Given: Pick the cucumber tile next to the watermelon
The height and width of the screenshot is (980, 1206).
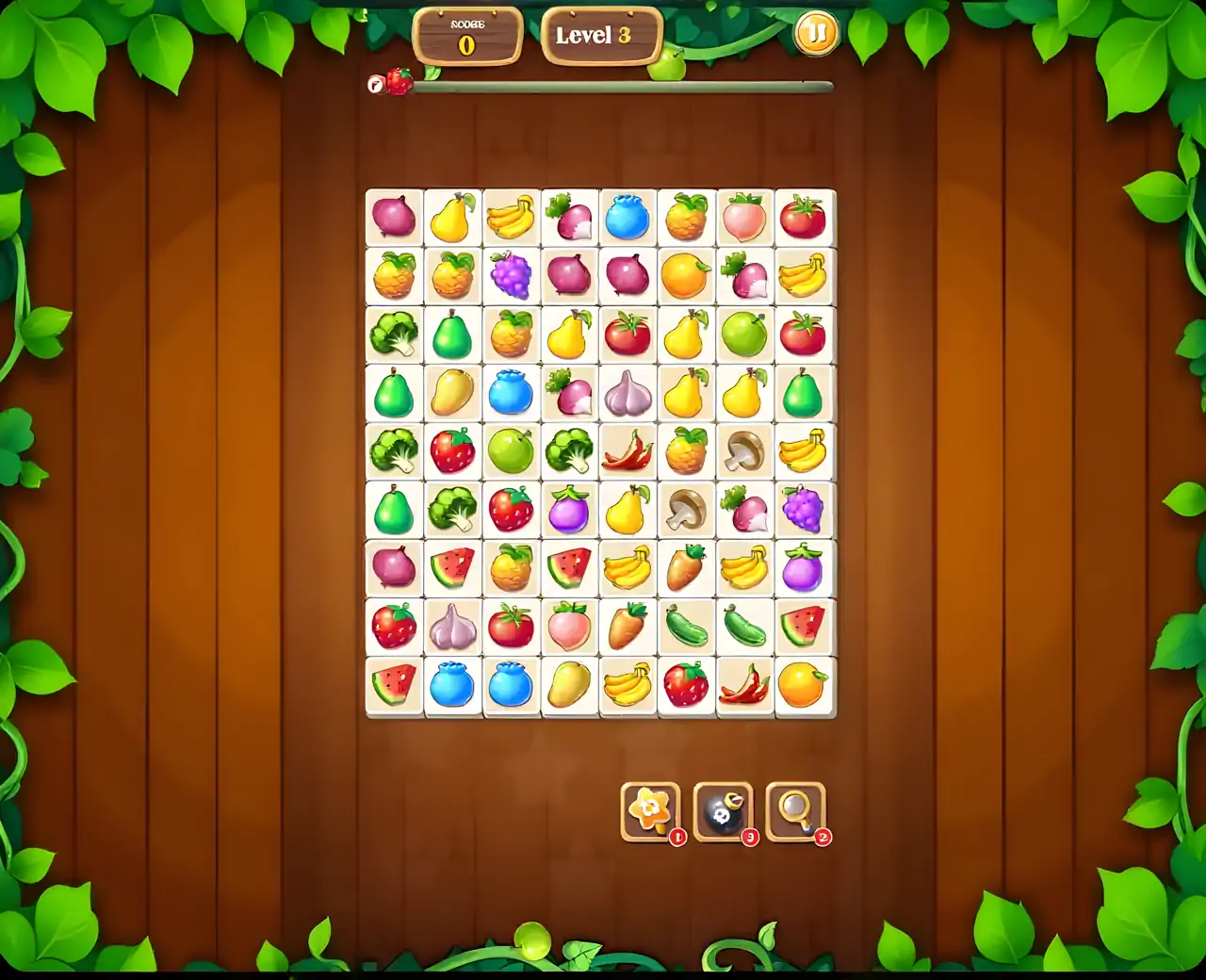Looking at the screenshot, I should [744, 627].
